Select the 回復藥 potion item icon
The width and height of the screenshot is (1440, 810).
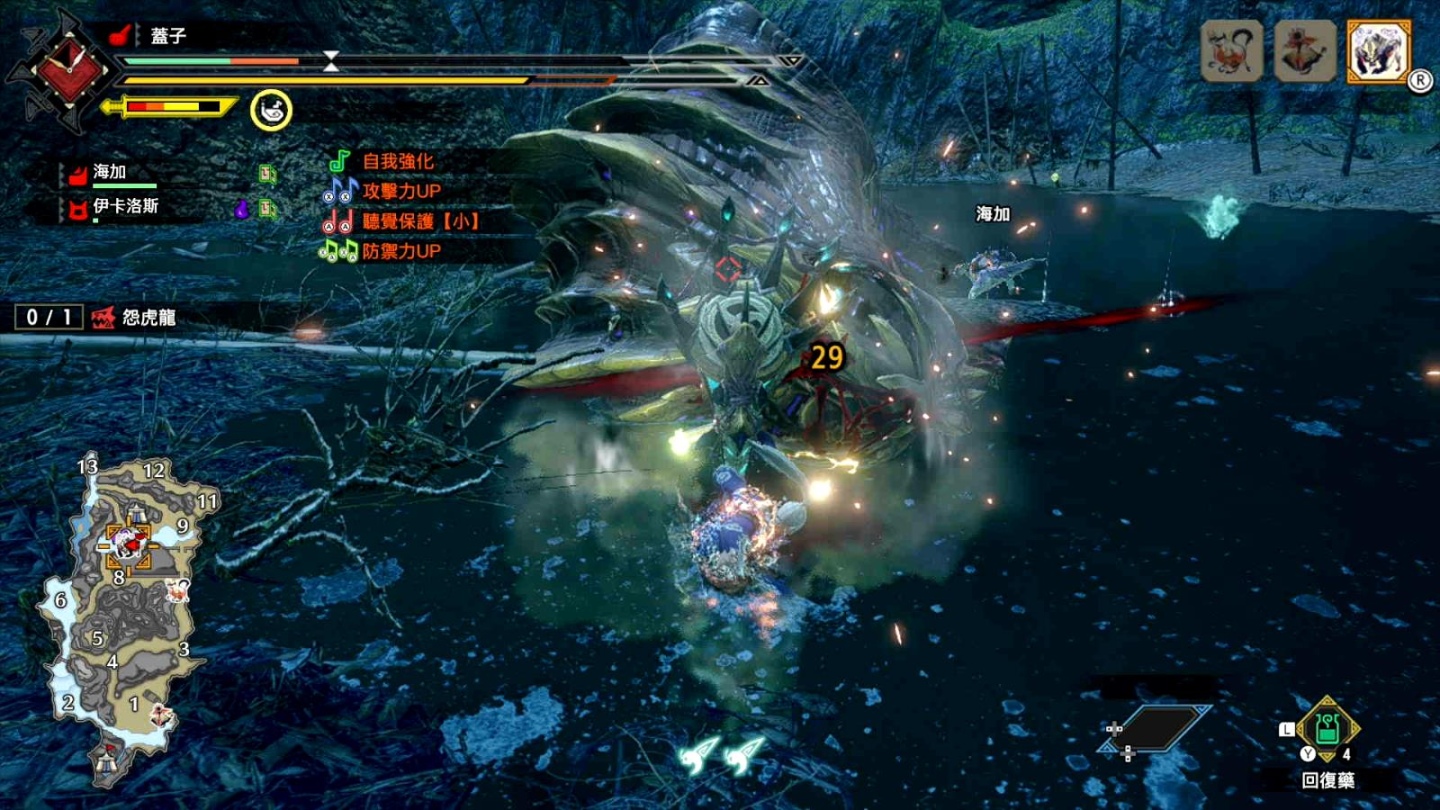coord(1327,730)
